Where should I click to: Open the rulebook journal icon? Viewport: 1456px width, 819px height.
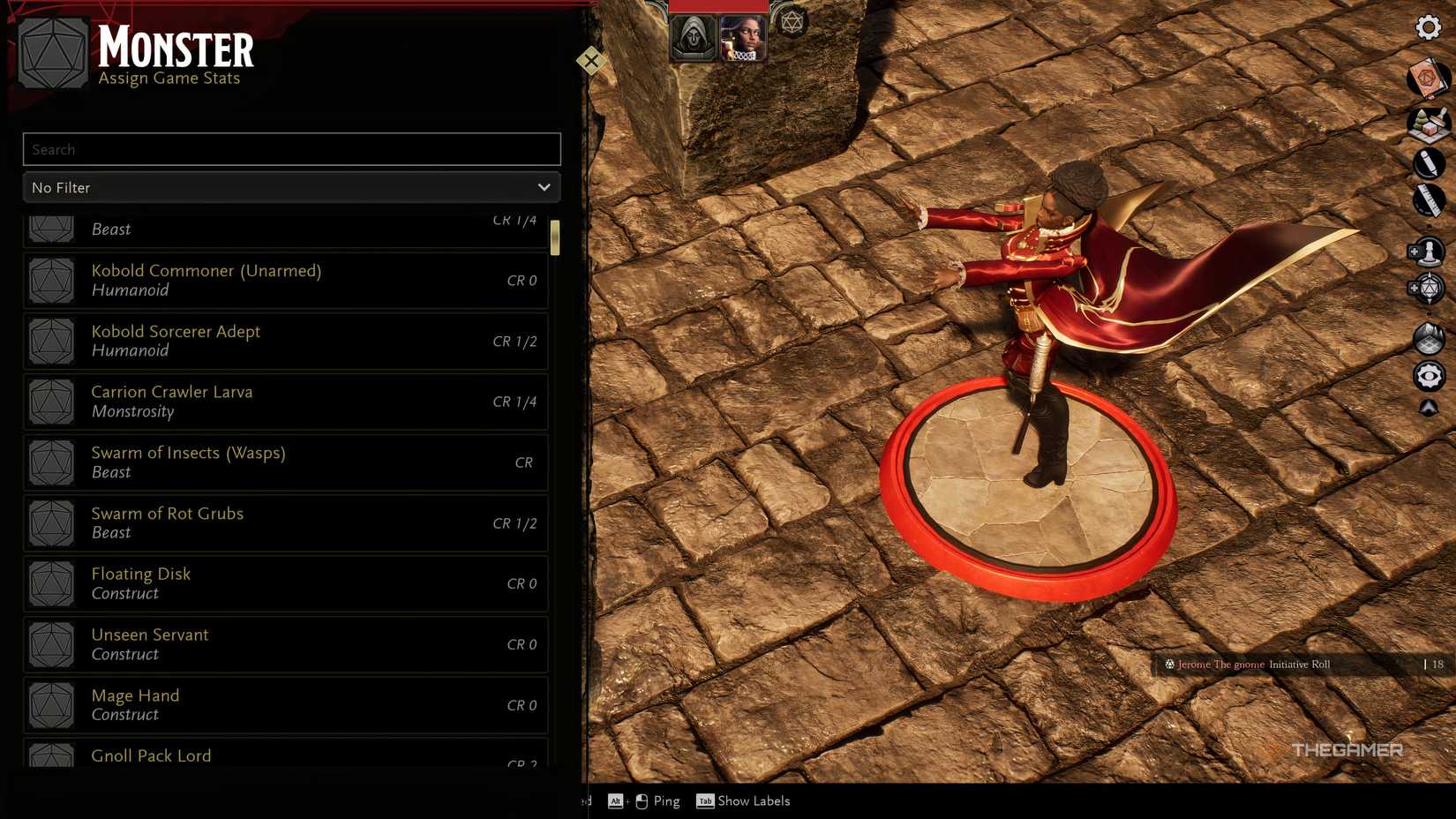[1430, 79]
